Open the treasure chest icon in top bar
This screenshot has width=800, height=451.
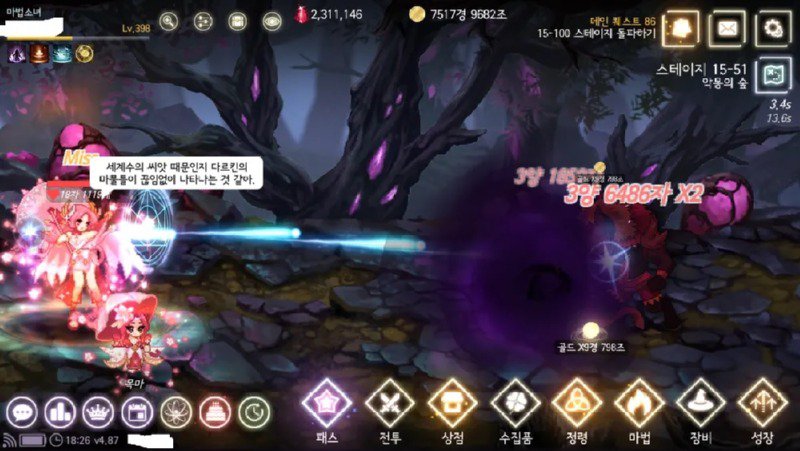[237, 20]
